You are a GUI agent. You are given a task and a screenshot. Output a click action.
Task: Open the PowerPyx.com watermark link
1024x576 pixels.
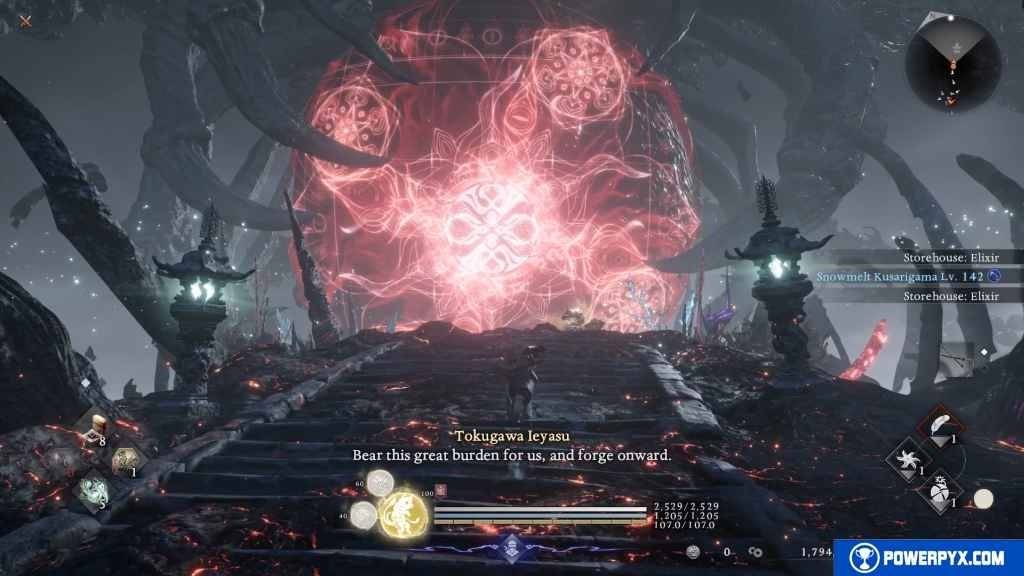click(x=934, y=557)
